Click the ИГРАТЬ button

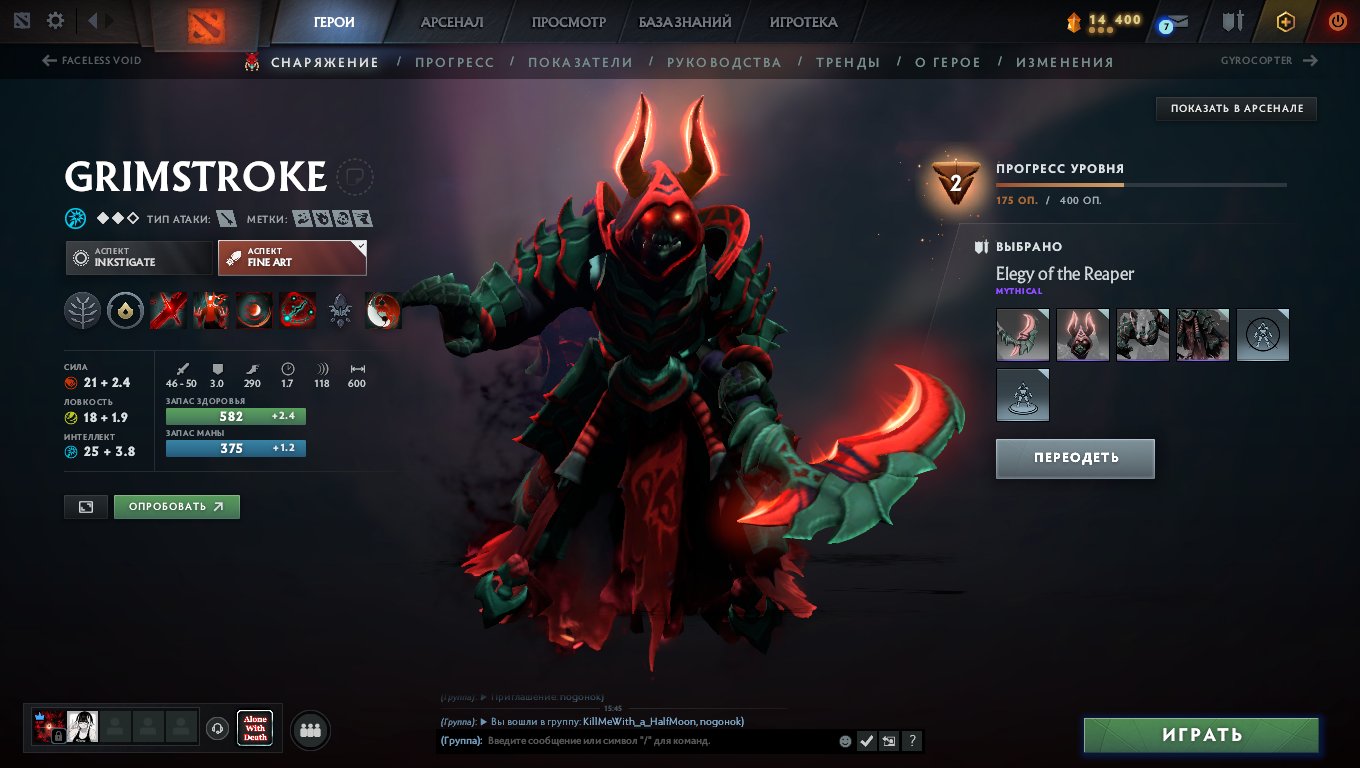[1200, 735]
